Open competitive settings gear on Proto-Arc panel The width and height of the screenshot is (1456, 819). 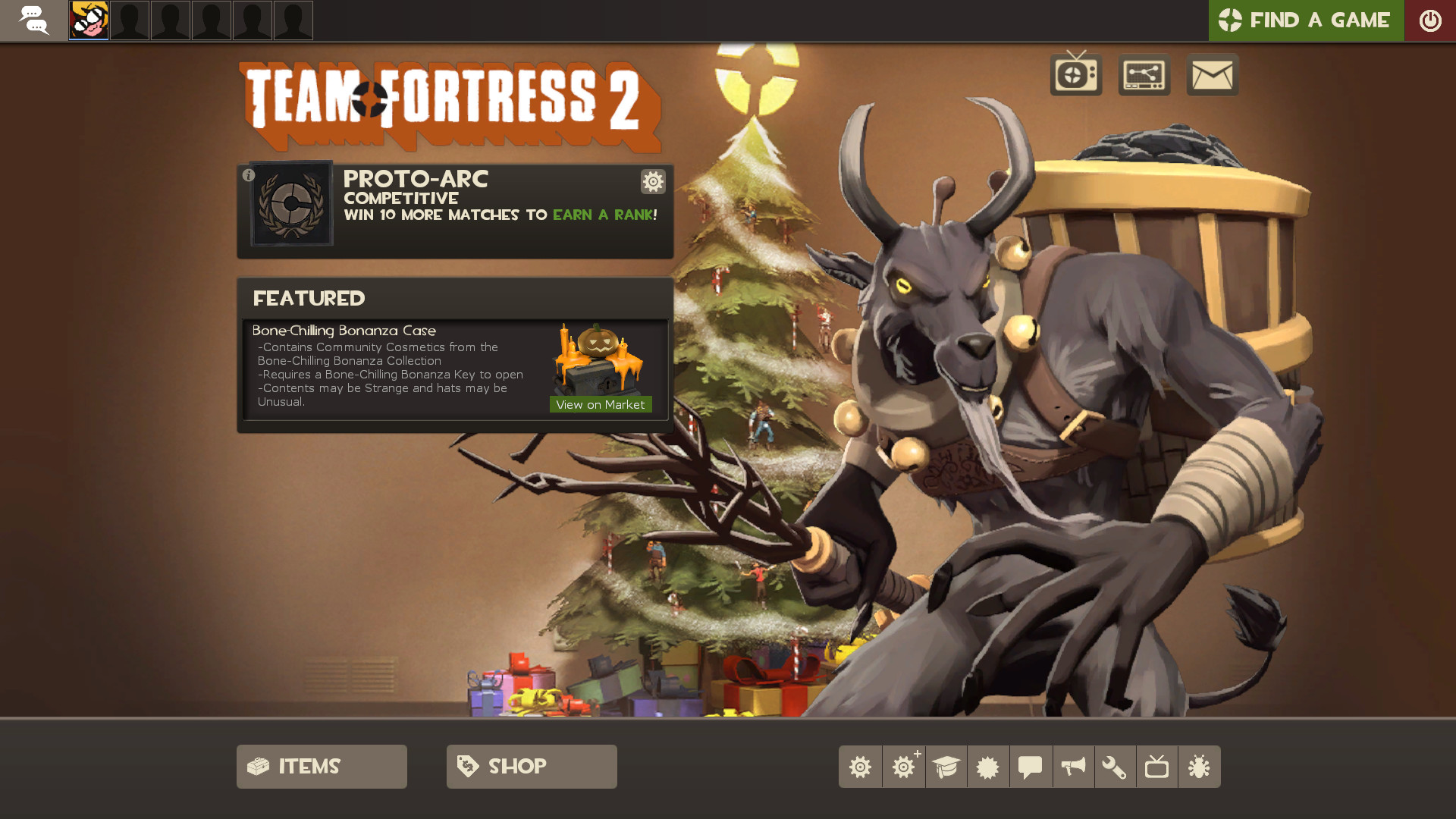pyautogui.click(x=652, y=182)
